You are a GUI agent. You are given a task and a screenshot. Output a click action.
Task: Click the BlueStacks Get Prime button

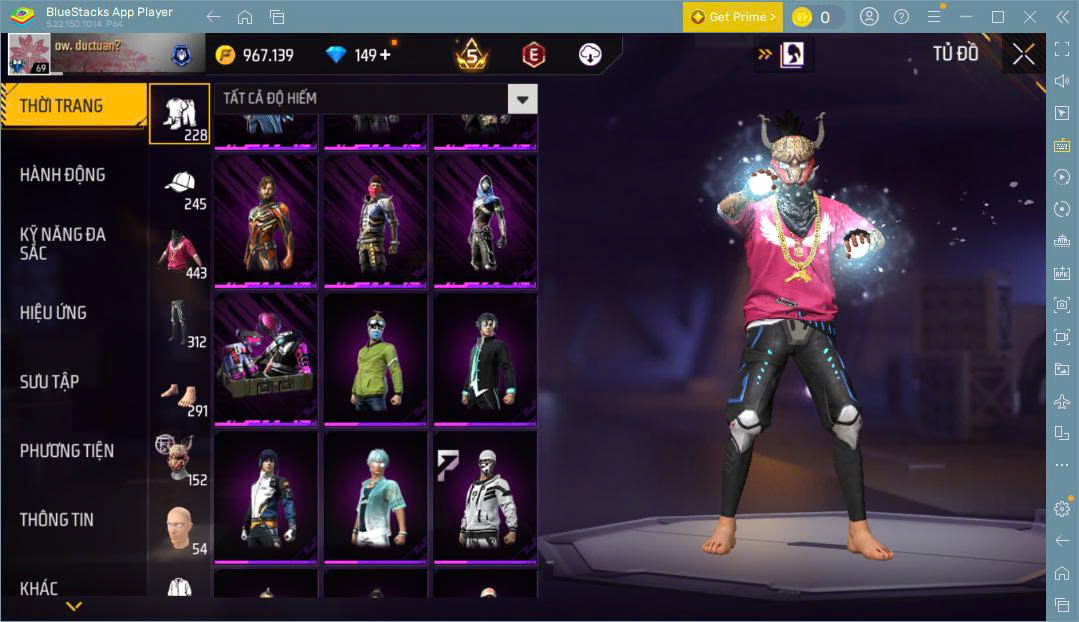tap(734, 17)
